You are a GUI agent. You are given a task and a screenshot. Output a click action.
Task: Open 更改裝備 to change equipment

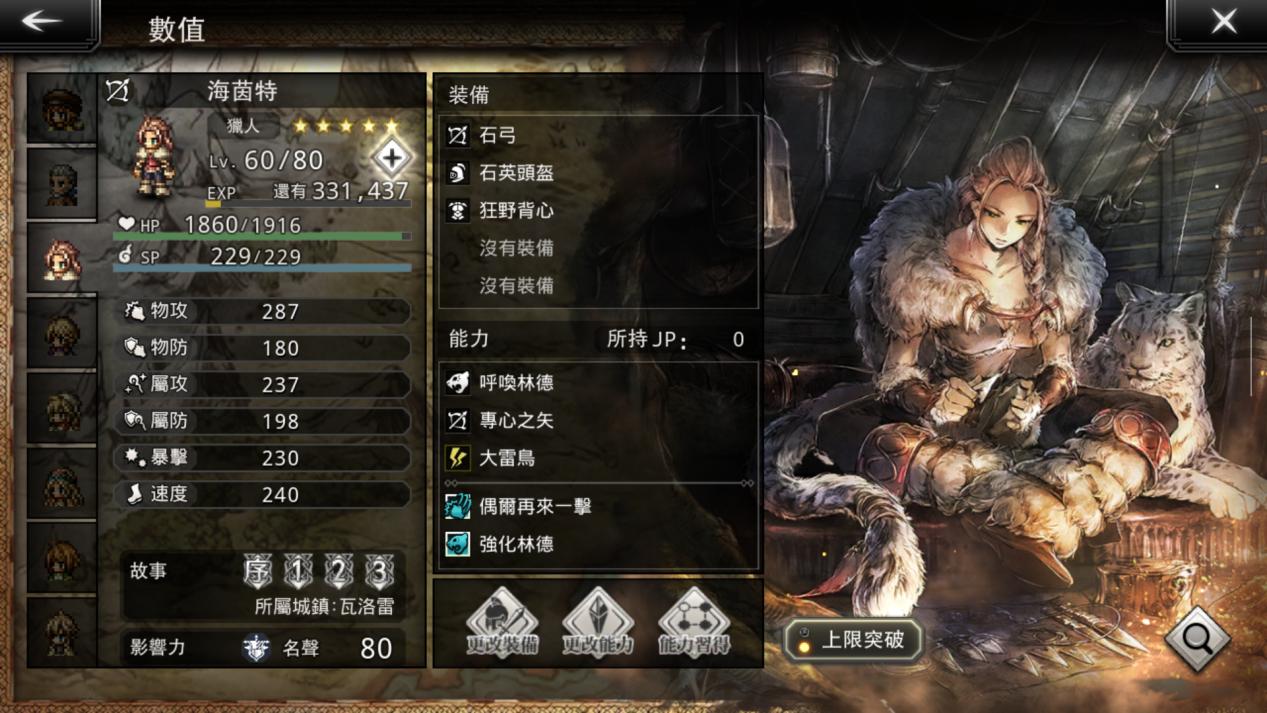point(502,622)
